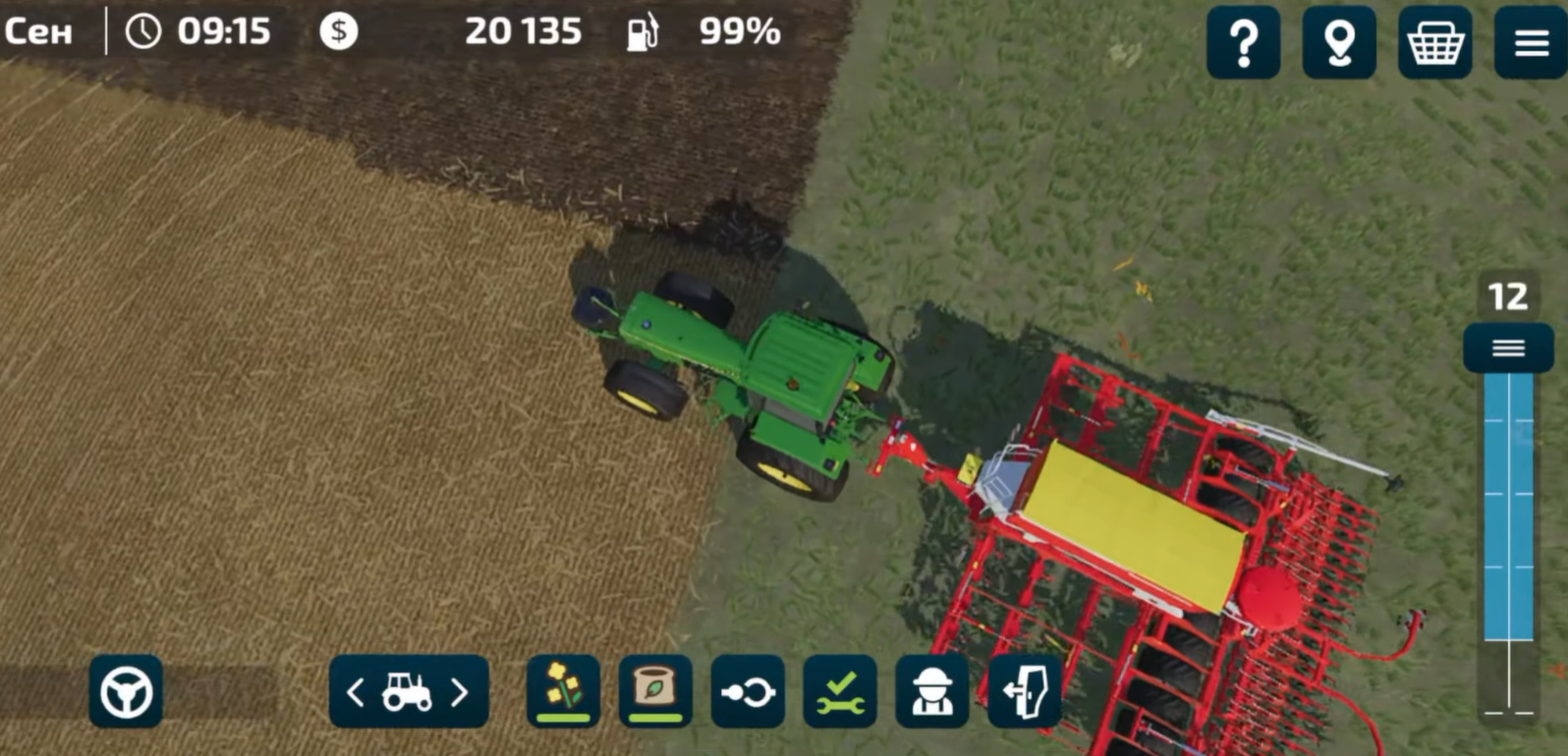Toggle the green checkmark wrench tool button
The width and height of the screenshot is (1568, 756).
(840, 692)
